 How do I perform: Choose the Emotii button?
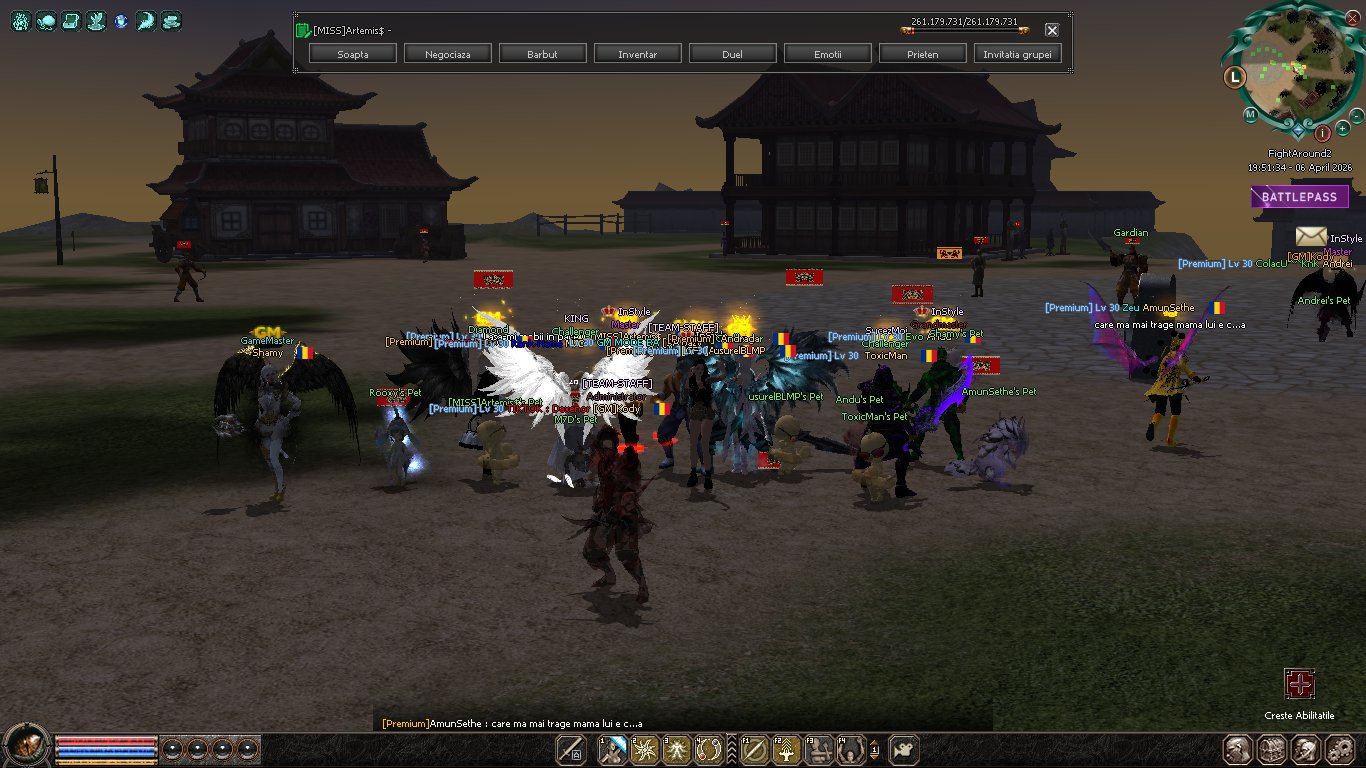tap(827, 54)
